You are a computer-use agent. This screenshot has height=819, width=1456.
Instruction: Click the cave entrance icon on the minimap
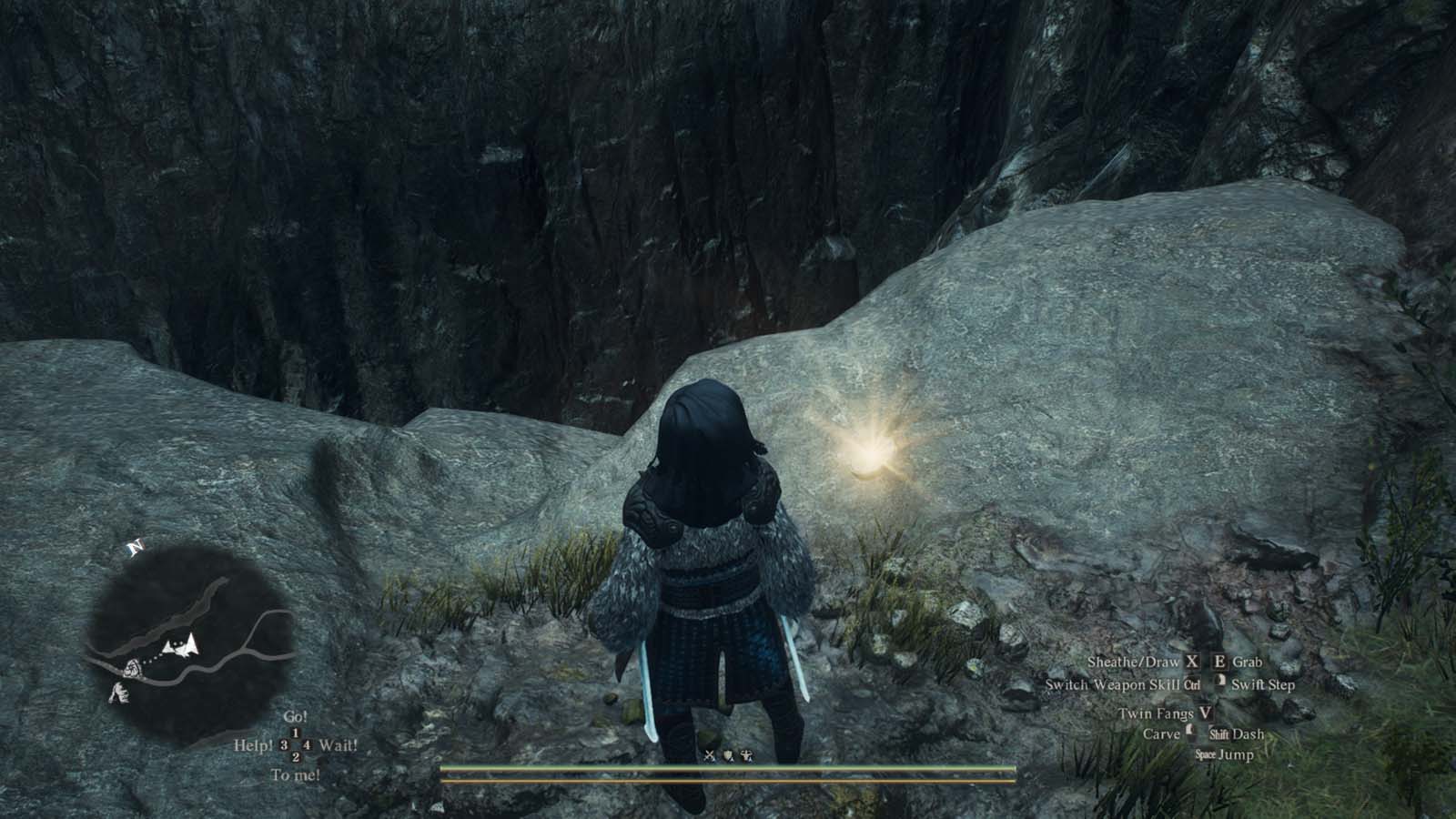coord(133,669)
